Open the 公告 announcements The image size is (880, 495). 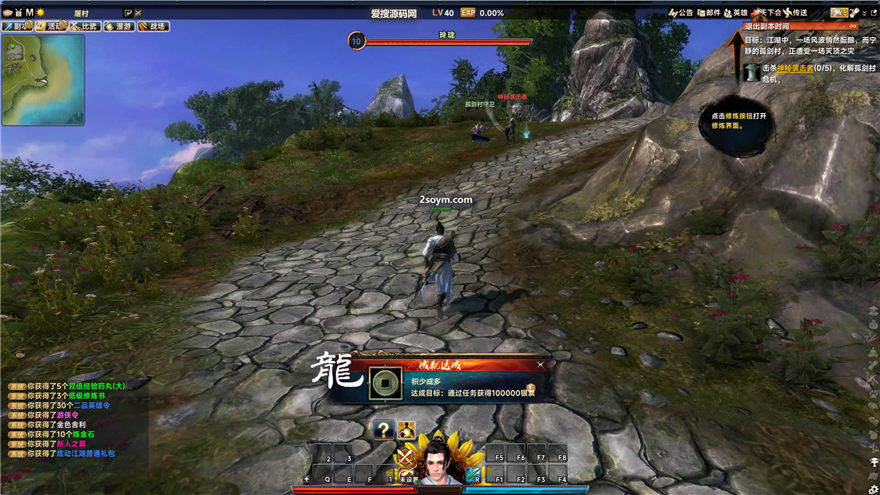[680, 13]
